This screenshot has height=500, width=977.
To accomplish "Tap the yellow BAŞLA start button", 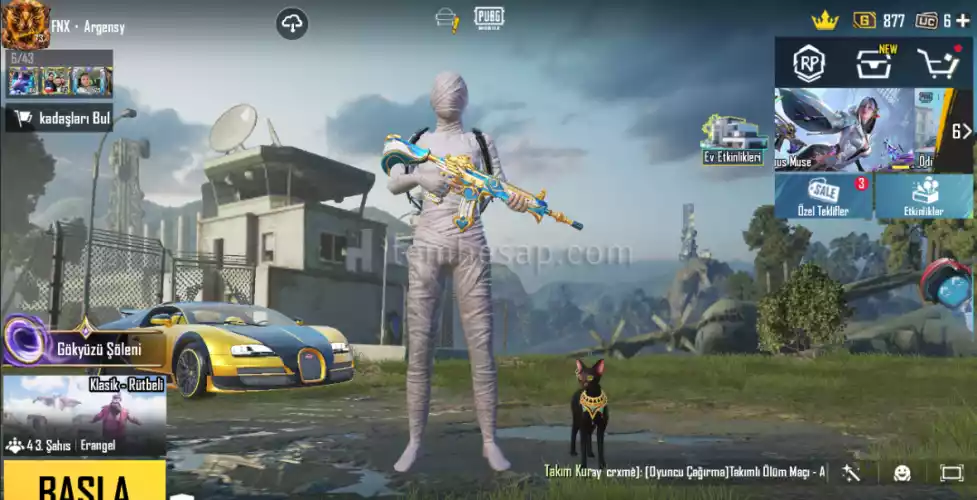I will 83,482.
